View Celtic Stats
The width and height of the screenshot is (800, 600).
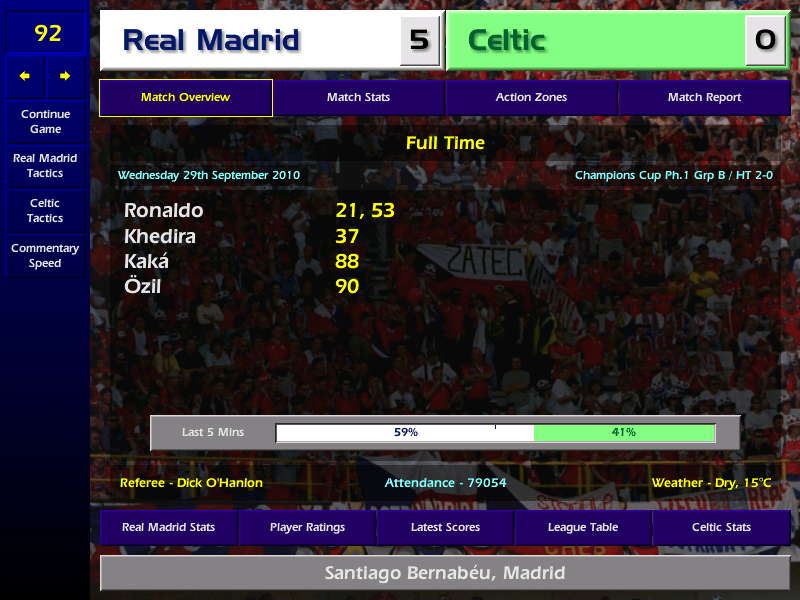pyautogui.click(x=721, y=527)
